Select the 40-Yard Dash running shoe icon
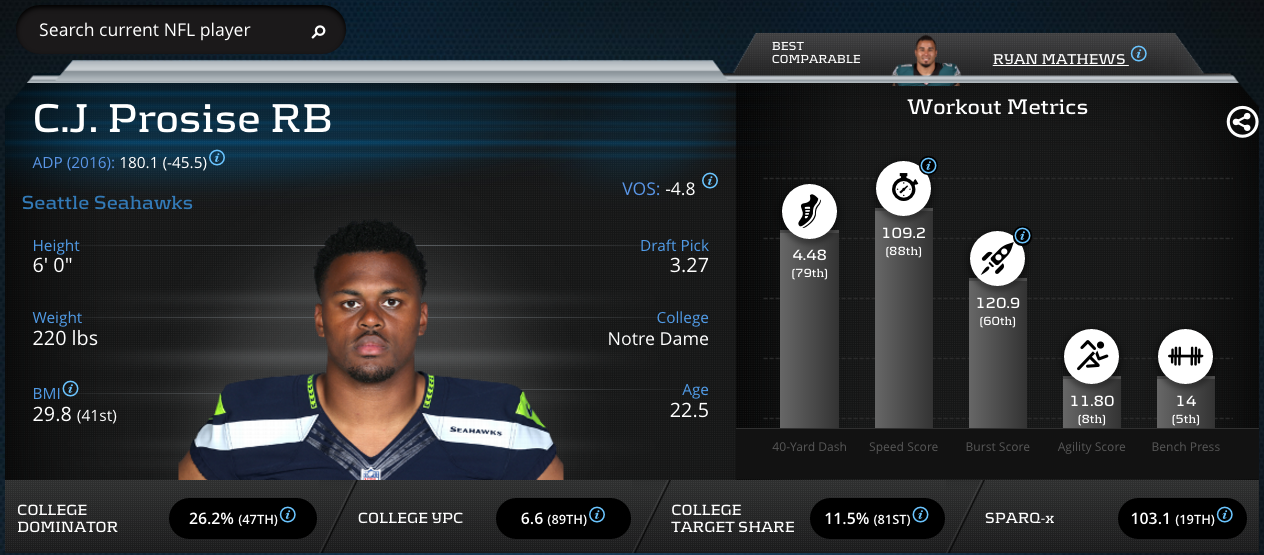The height and width of the screenshot is (555, 1264). coord(809,212)
